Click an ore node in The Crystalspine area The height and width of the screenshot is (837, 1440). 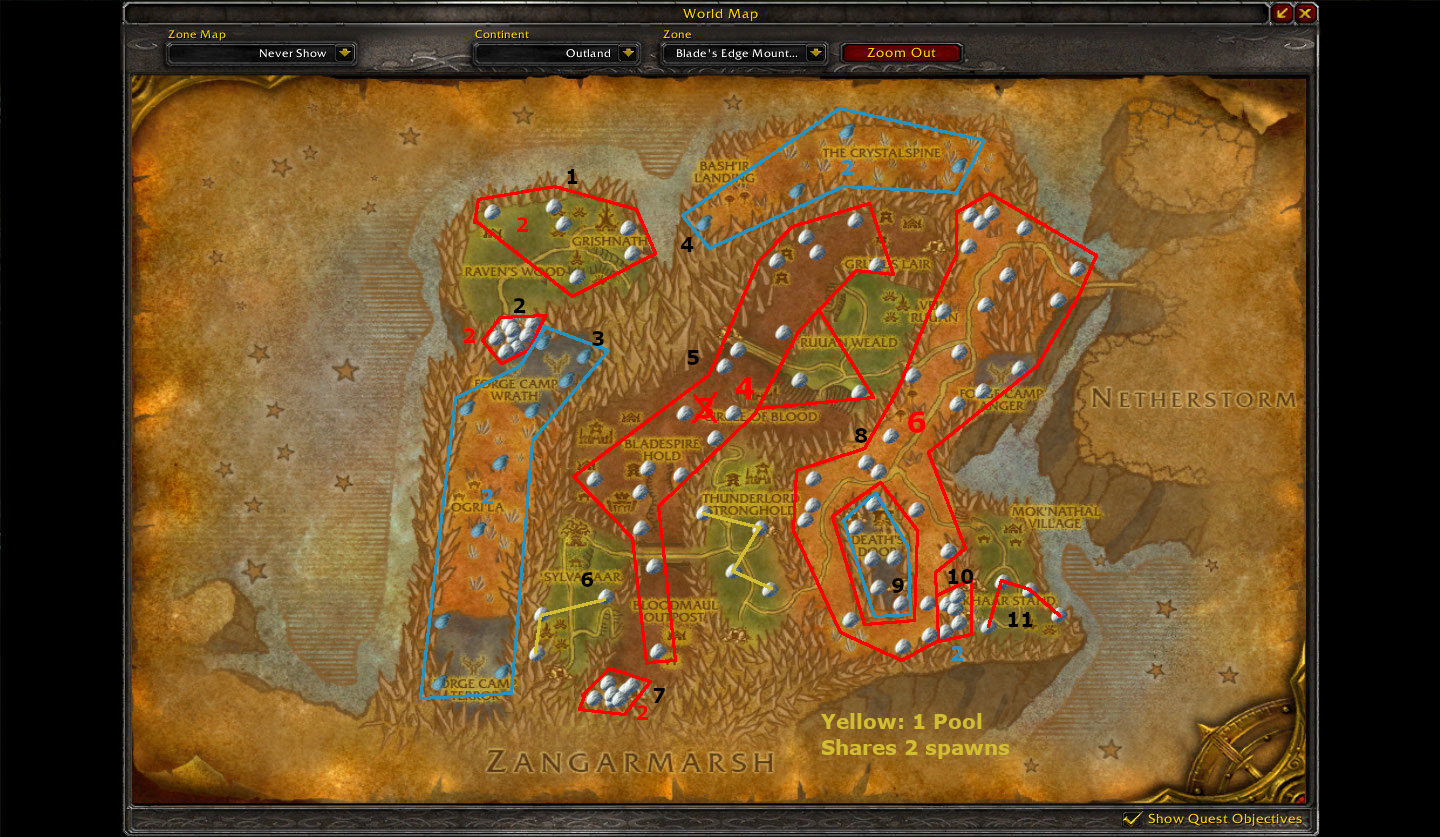click(x=849, y=131)
